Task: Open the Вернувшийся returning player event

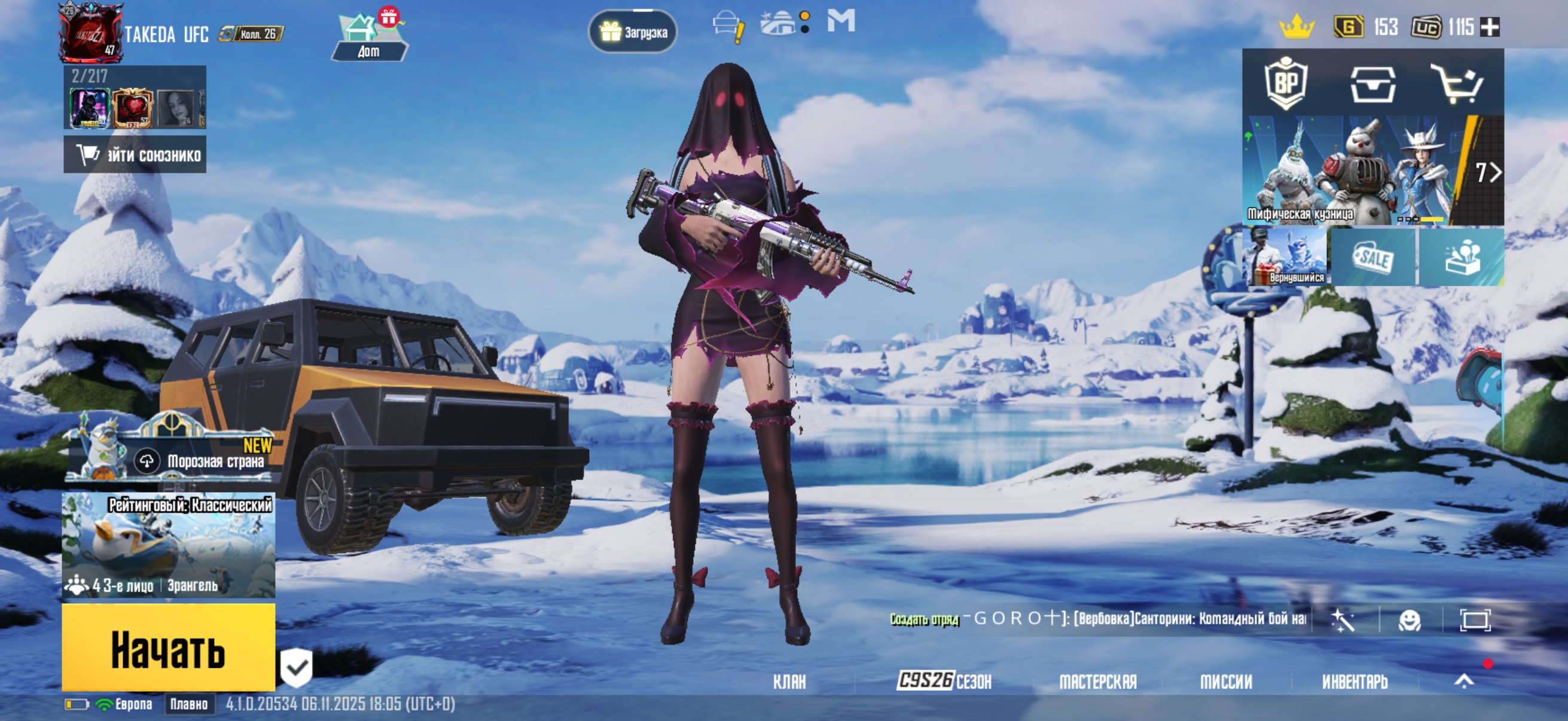Action: point(1285,256)
